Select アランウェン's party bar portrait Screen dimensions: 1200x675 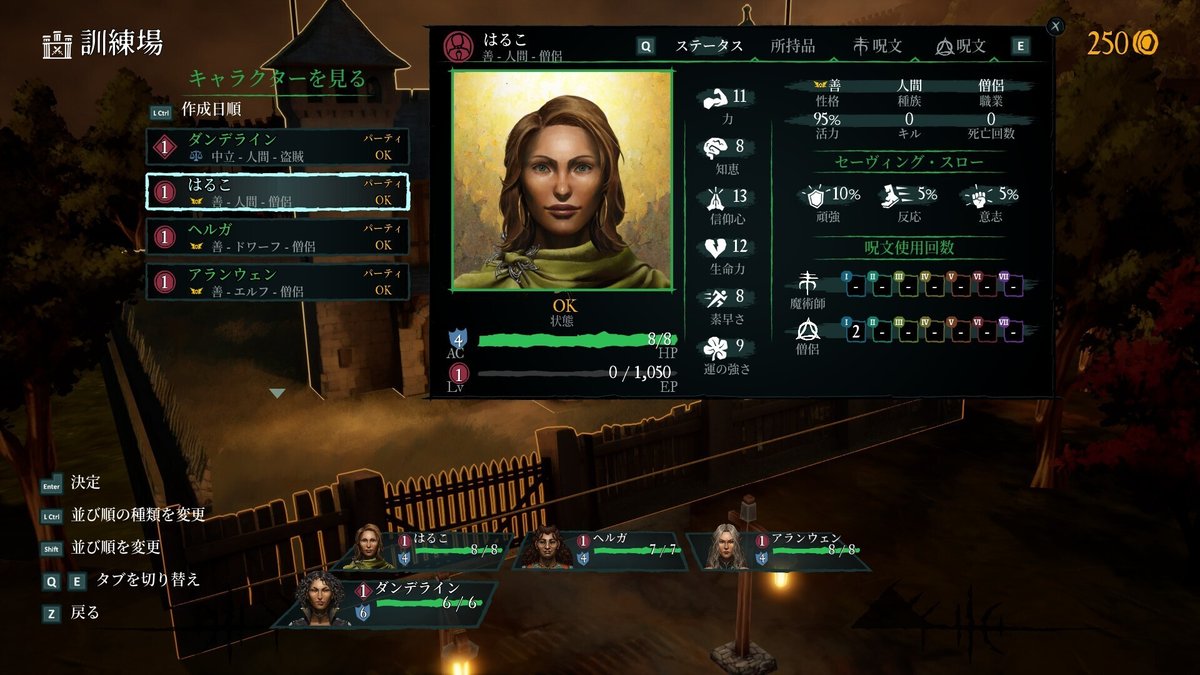(x=727, y=548)
